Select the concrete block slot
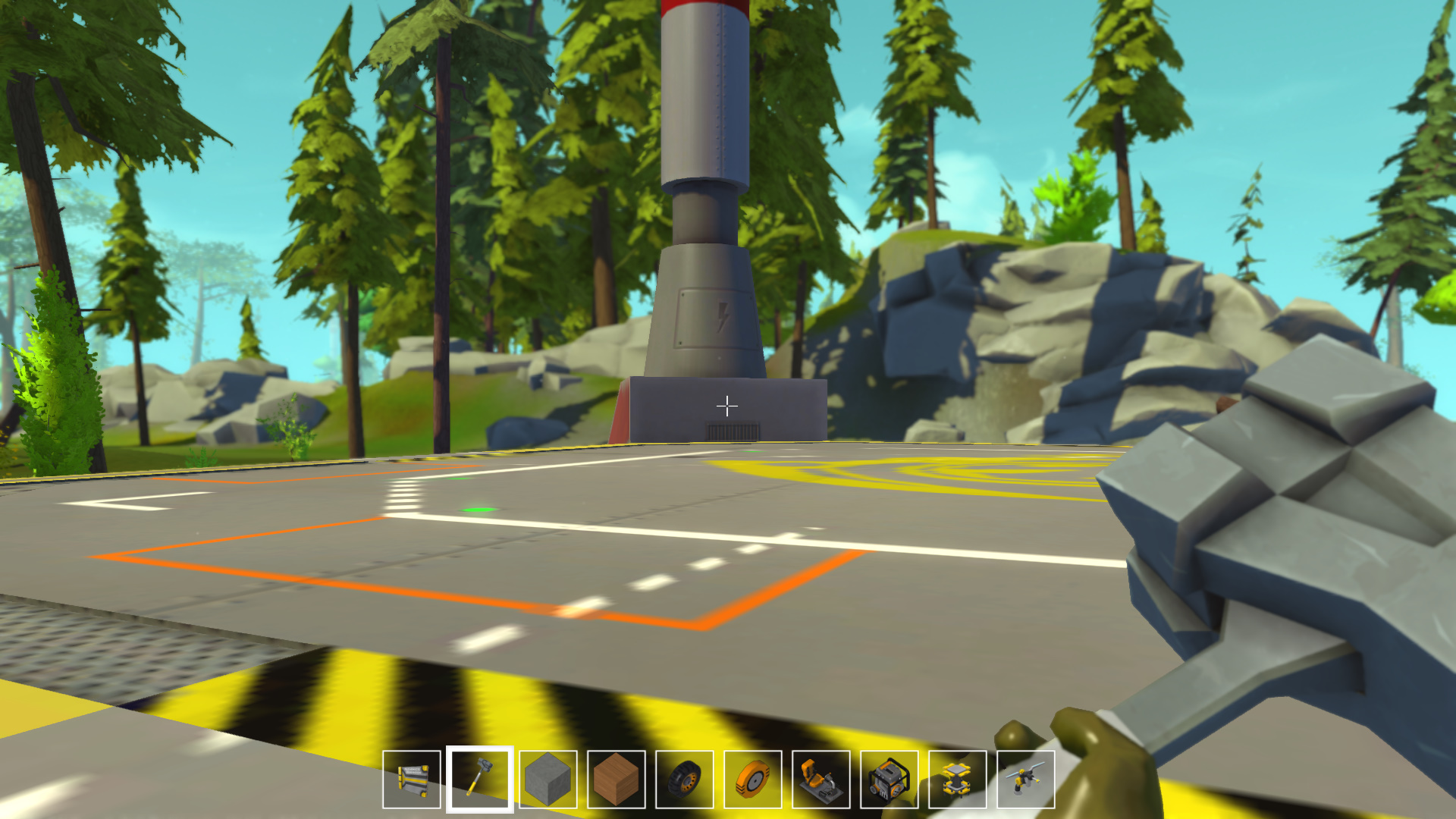 click(548, 780)
